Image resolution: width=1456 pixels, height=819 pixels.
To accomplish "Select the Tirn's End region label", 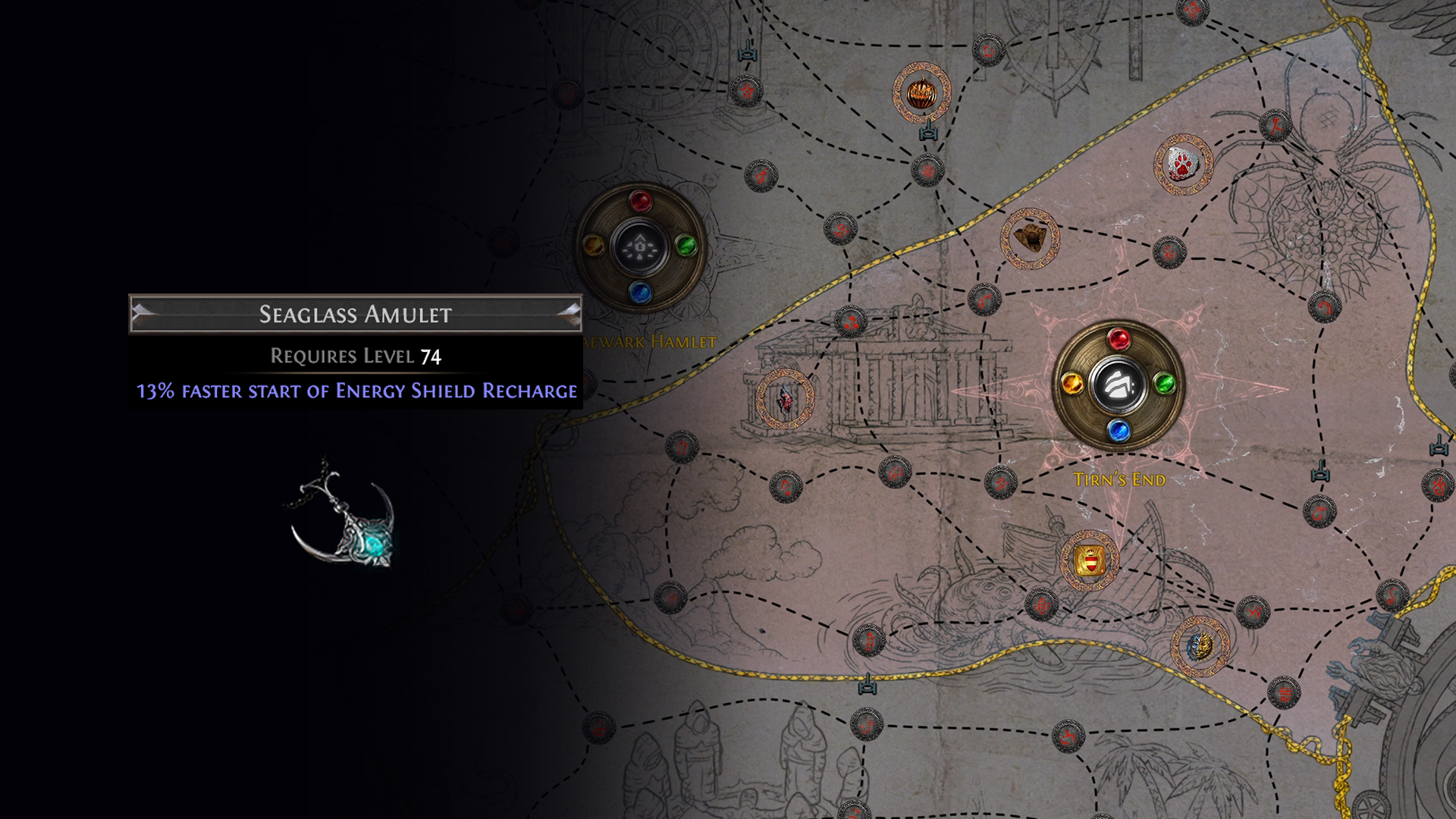I will coord(1119,479).
